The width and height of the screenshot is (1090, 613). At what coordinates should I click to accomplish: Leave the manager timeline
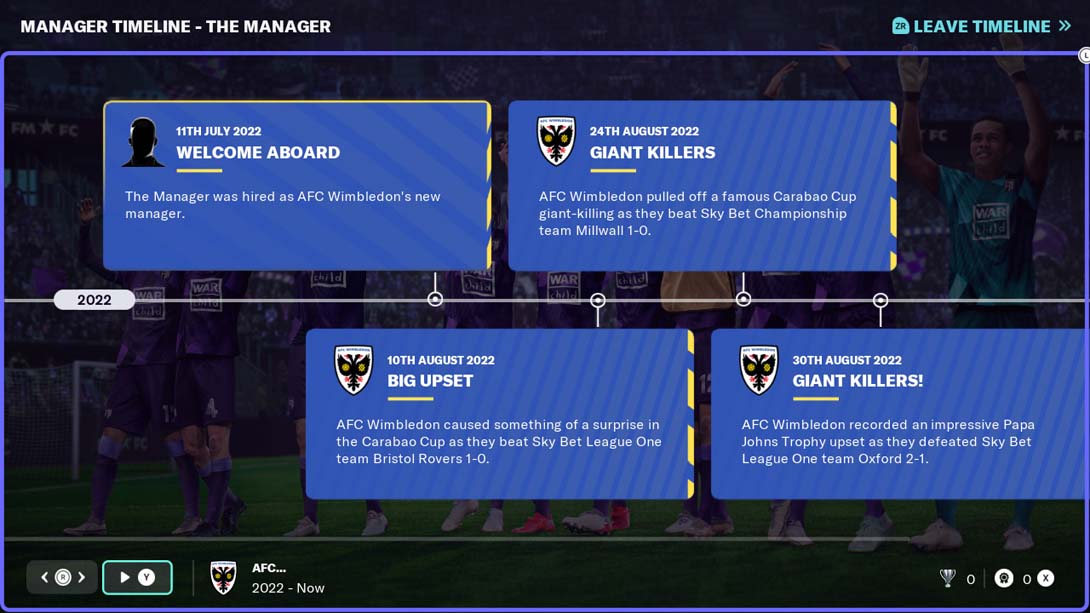pos(981,26)
